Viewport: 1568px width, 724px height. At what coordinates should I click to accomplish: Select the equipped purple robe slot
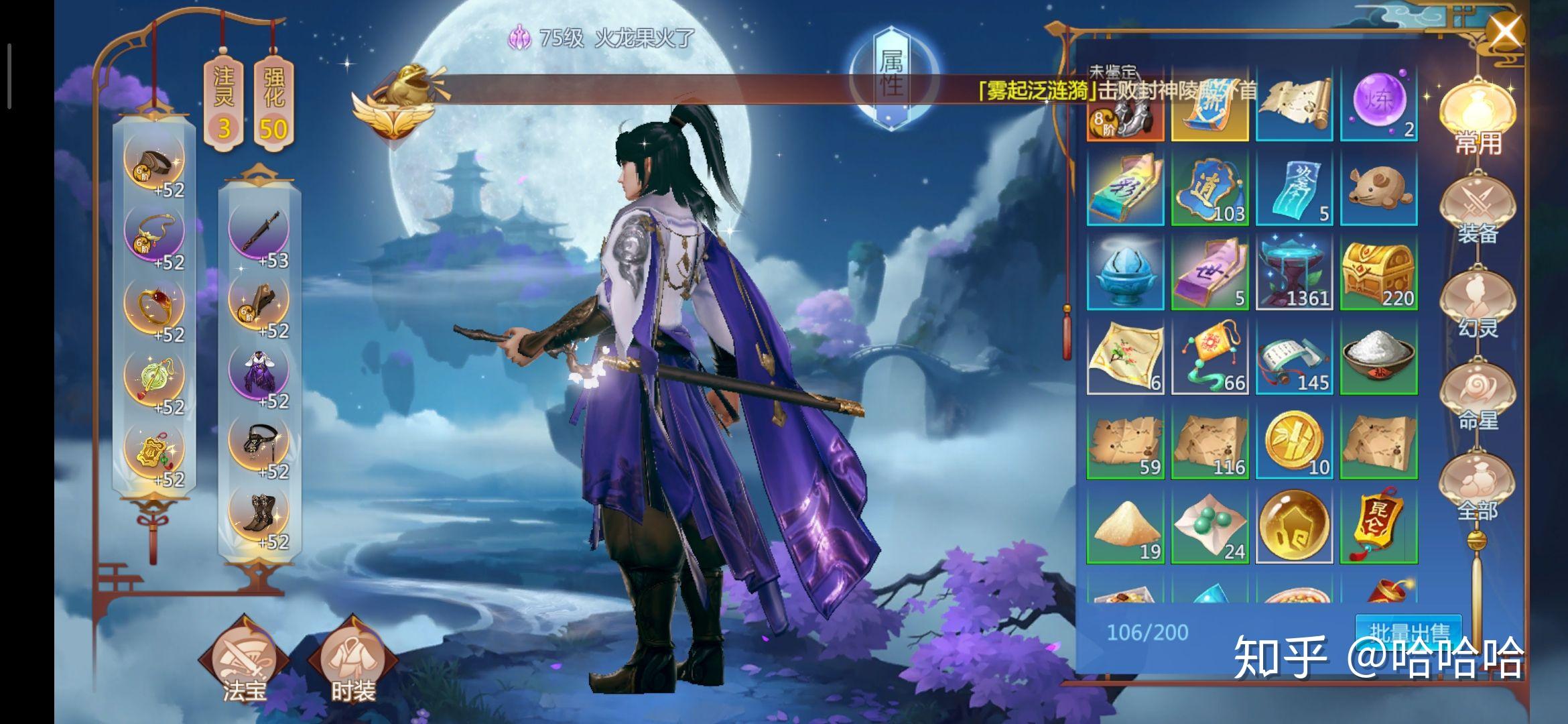pyautogui.click(x=259, y=372)
